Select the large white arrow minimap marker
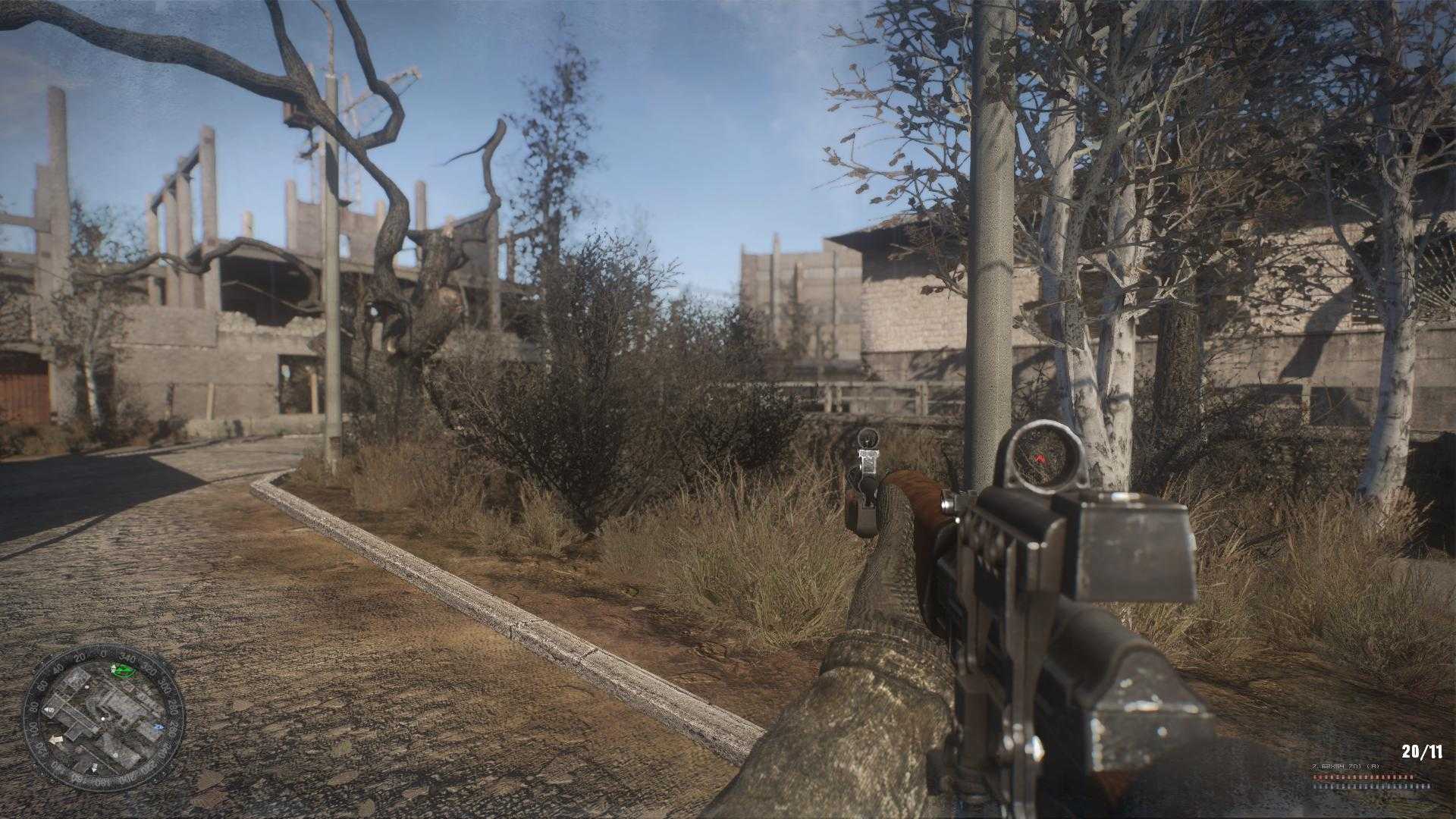This screenshot has width=1456, height=819. pyautogui.click(x=55, y=739)
